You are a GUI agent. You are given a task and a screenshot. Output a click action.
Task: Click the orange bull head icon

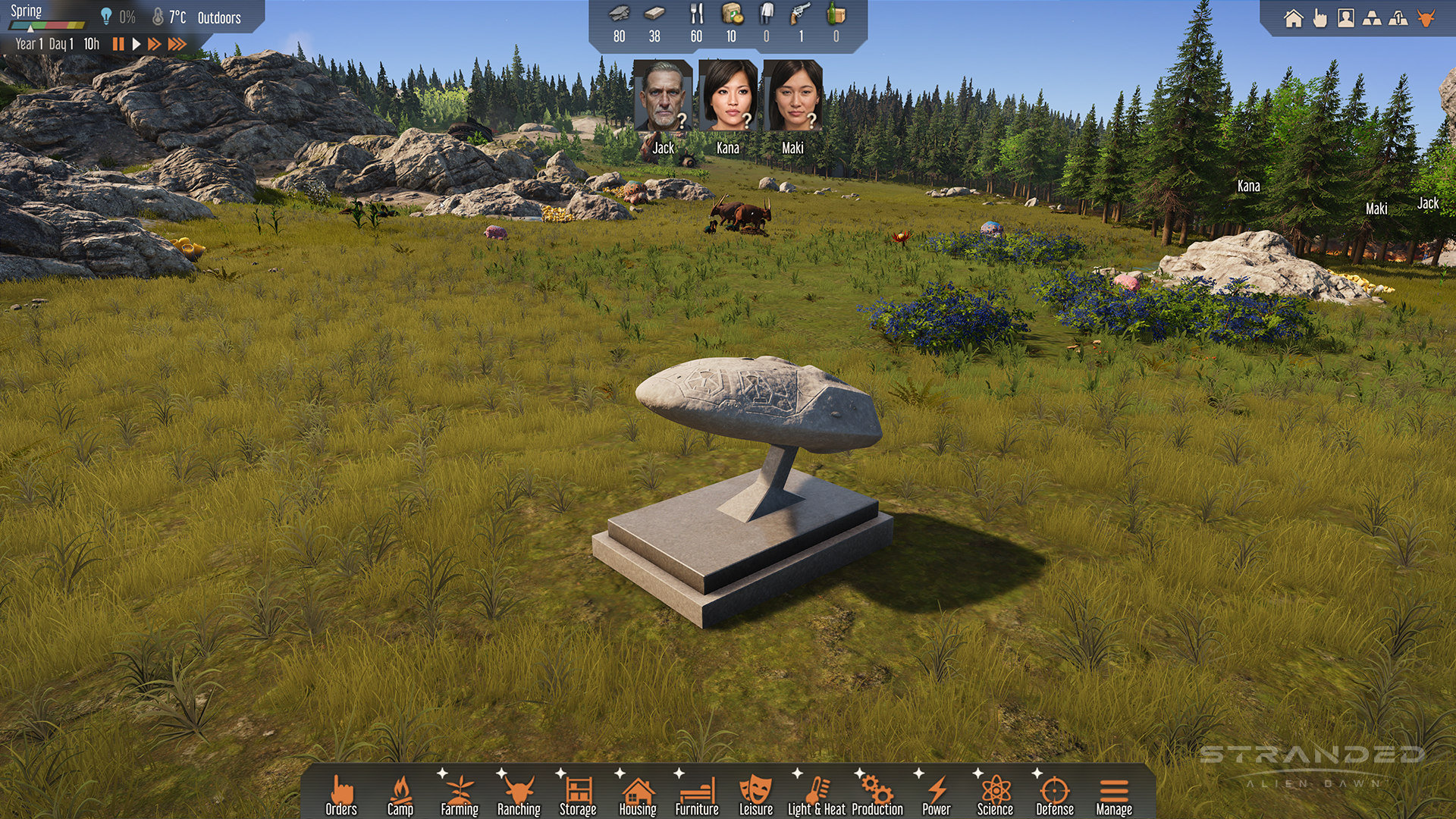[1426, 18]
